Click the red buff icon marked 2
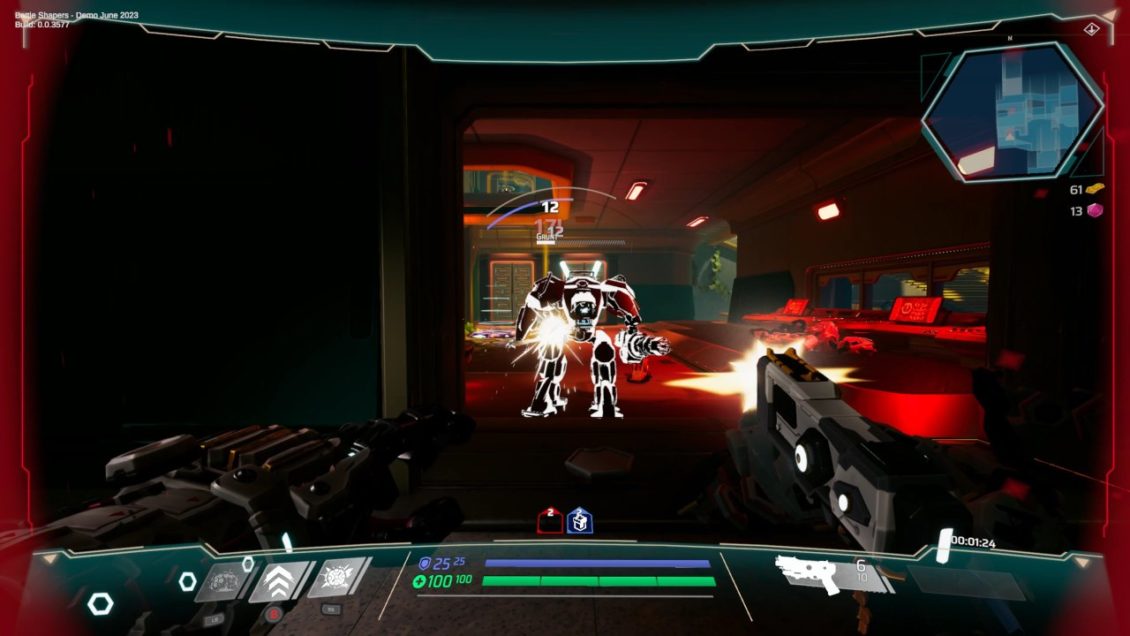 tap(550, 520)
